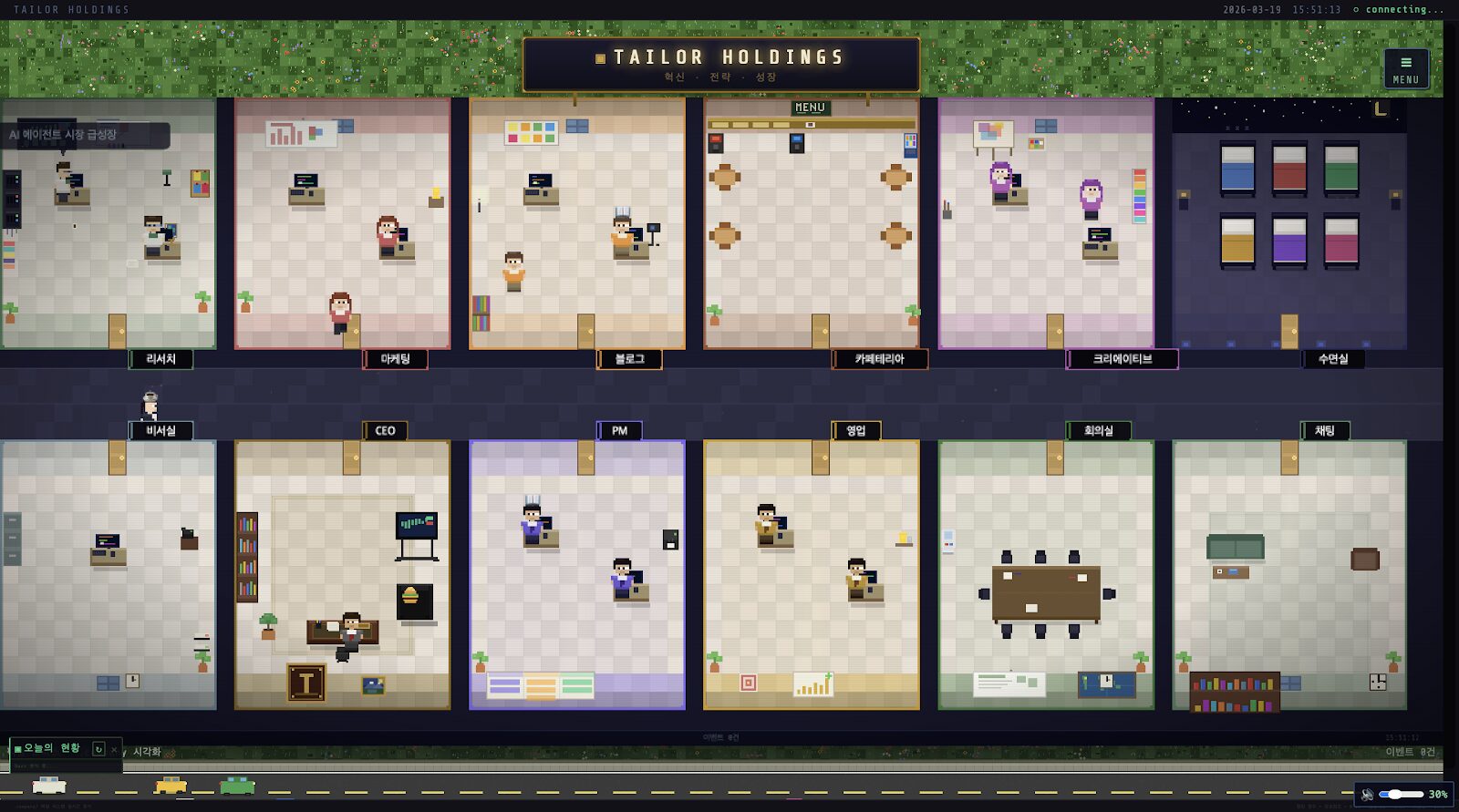The width and height of the screenshot is (1459, 812).
Task: Refresh the 오늘의 현황 panel
Action: (98, 749)
